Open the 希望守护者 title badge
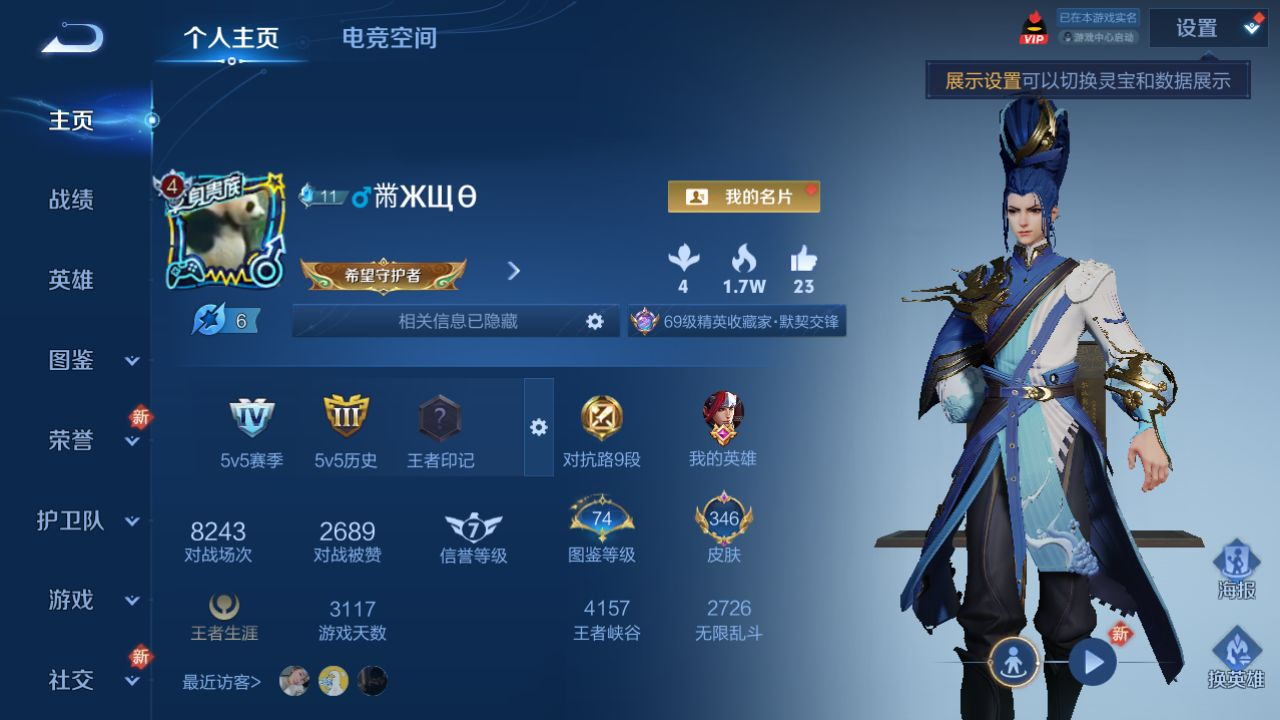This screenshot has height=720, width=1280. (383, 275)
